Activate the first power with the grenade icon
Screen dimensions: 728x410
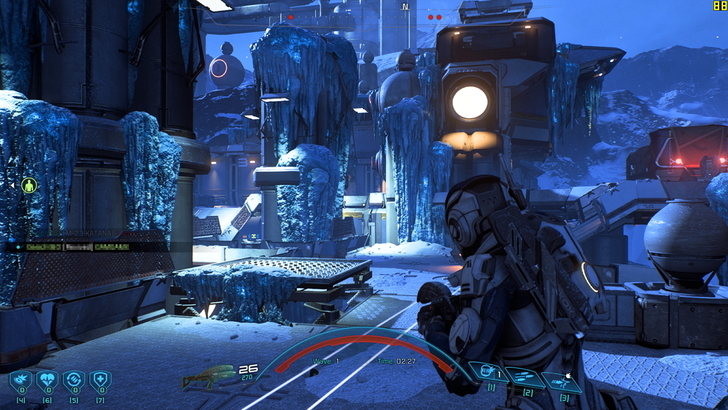487,372
